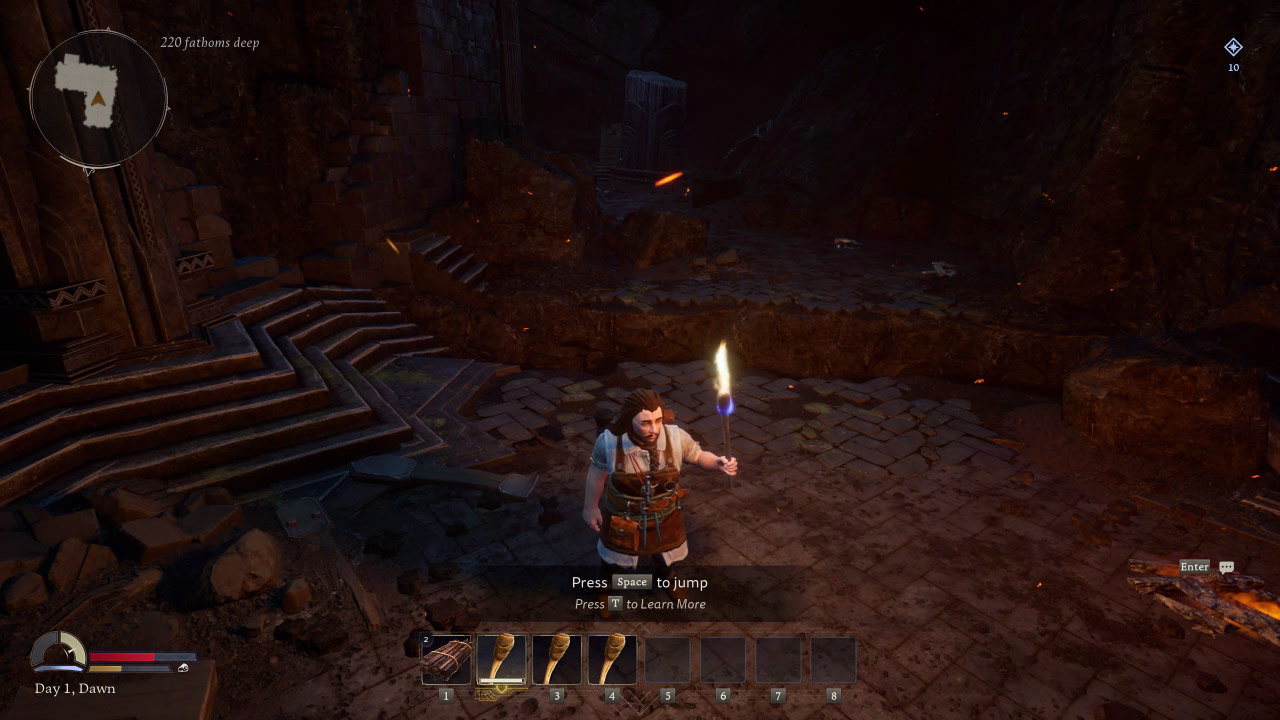Pick the torch in hotbar slot 4
This screenshot has width=1280, height=720.
[612, 660]
